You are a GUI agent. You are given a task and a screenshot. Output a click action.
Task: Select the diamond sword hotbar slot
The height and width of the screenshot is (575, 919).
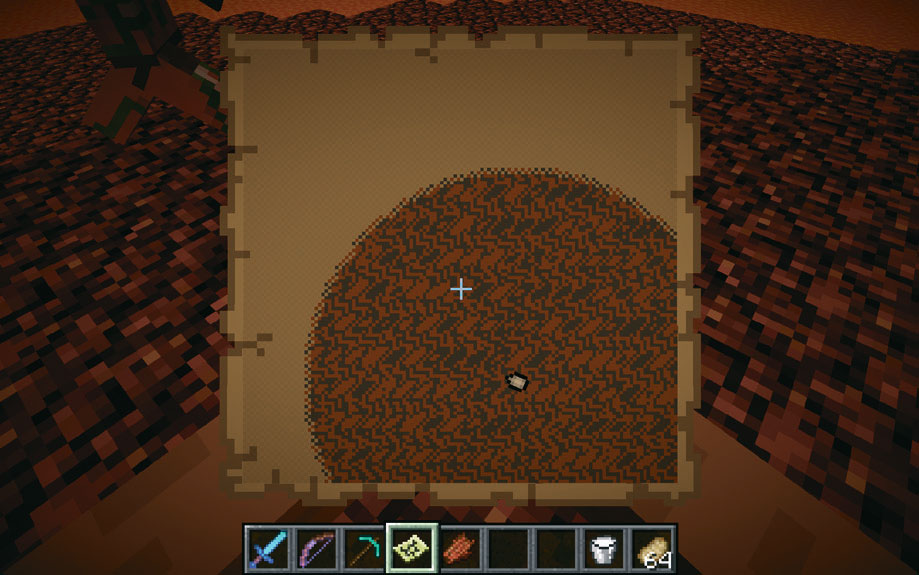point(267,548)
